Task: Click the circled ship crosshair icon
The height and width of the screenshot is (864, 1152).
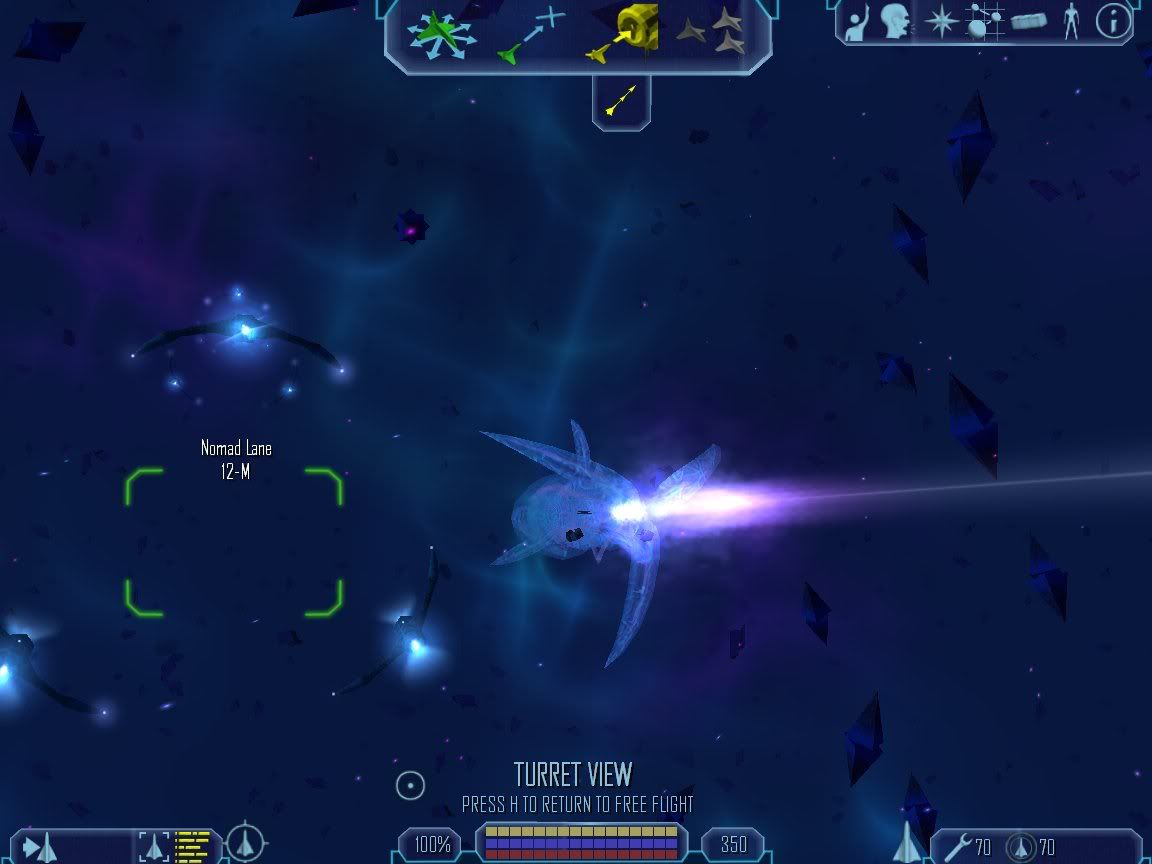Action: 245,843
